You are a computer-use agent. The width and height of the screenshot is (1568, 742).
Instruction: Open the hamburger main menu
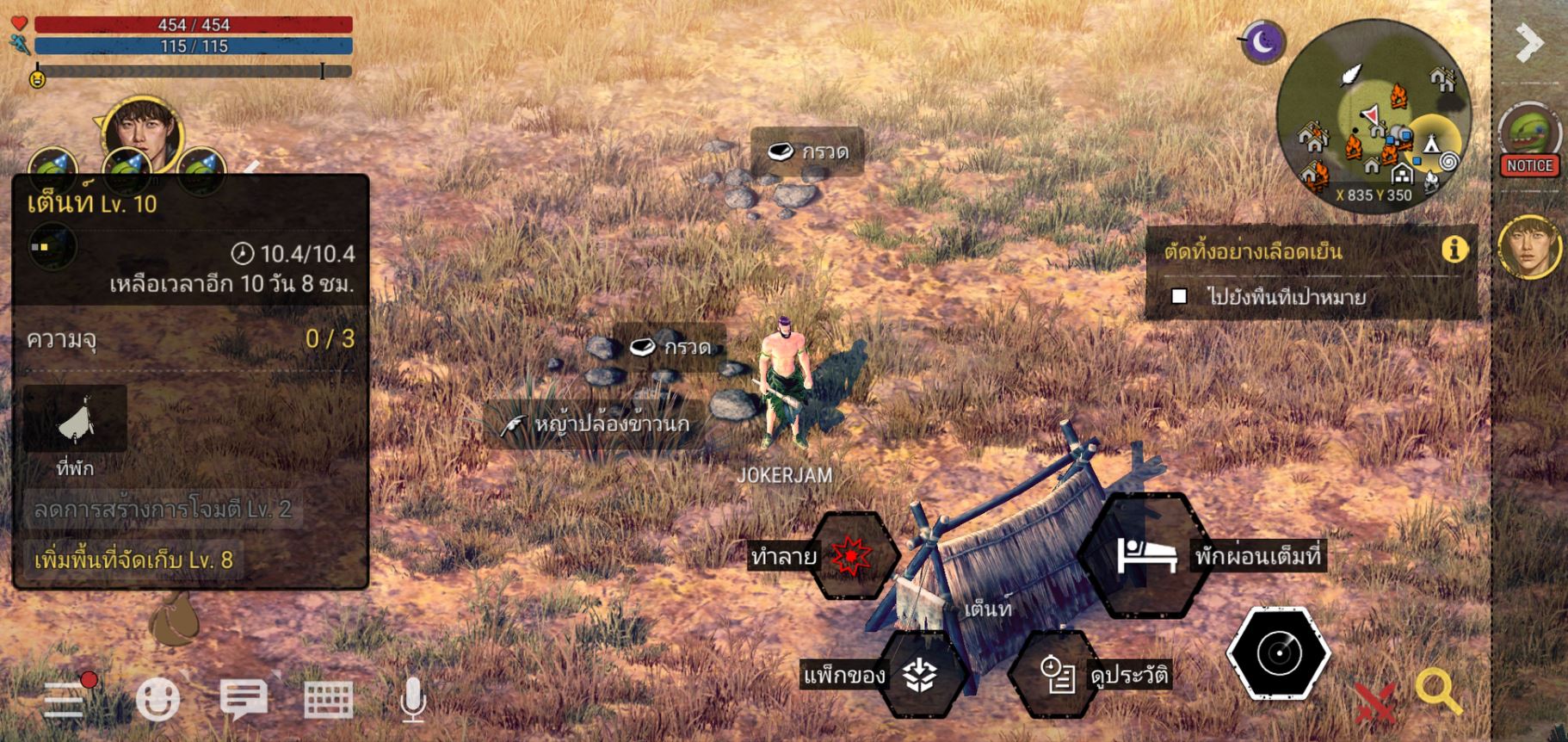[65, 699]
